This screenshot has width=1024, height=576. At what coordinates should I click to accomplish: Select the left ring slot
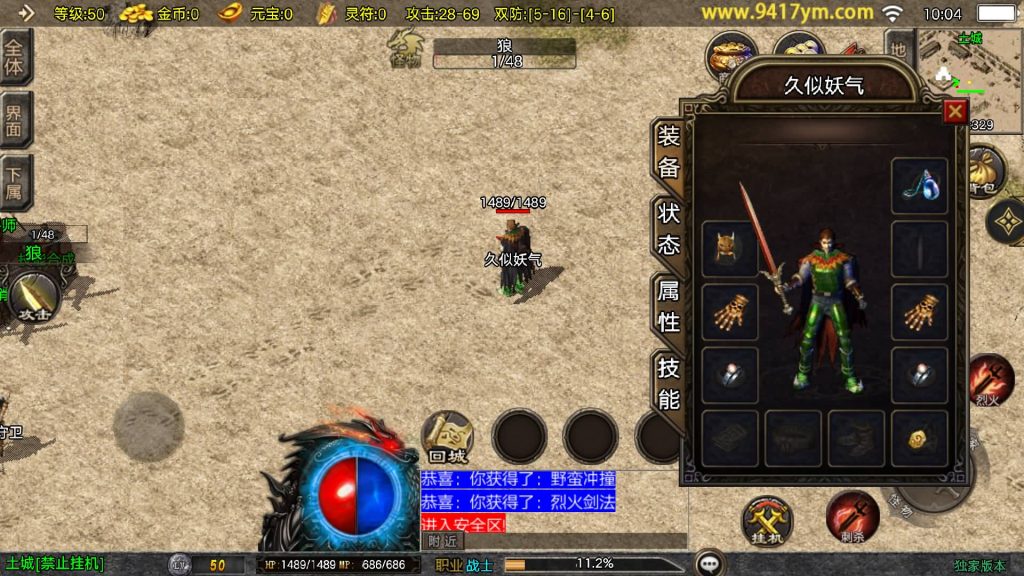pos(729,375)
